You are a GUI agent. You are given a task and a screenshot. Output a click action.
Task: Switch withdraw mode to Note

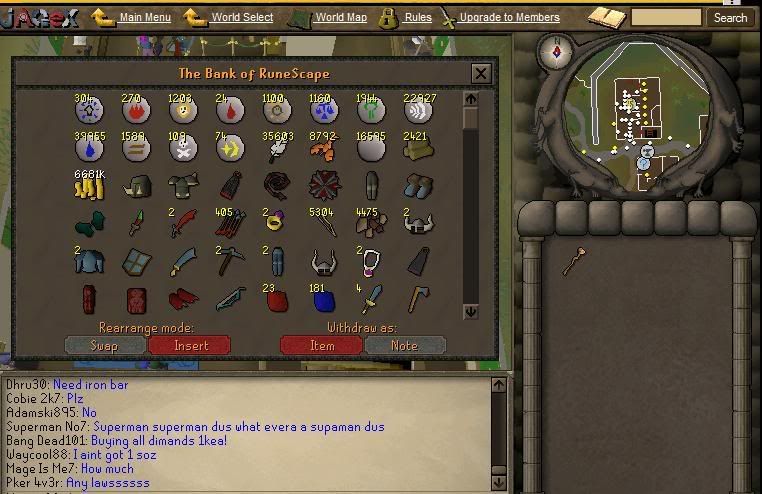[404, 345]
